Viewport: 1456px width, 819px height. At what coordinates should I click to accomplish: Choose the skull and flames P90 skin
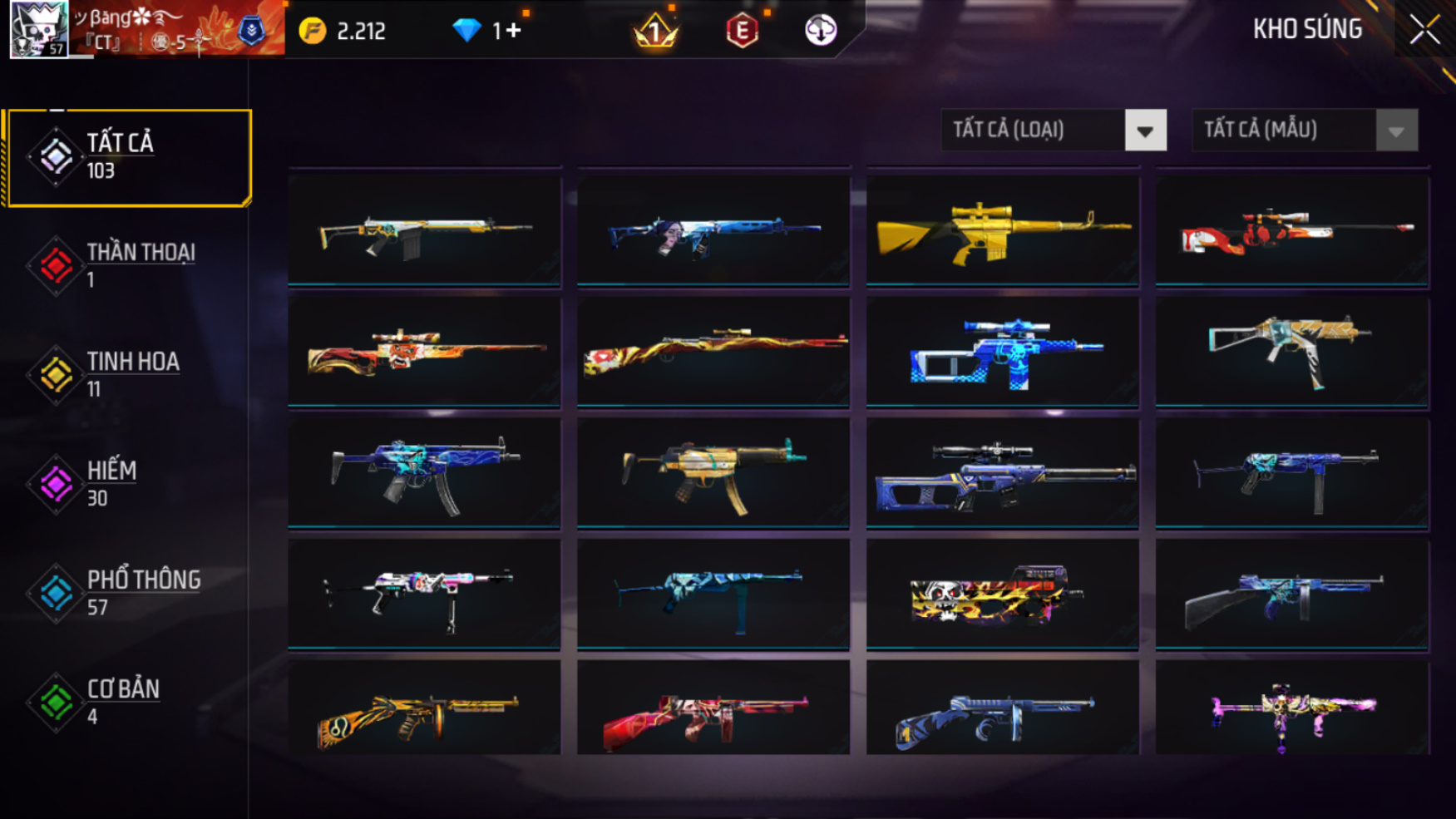(1002, 594)
